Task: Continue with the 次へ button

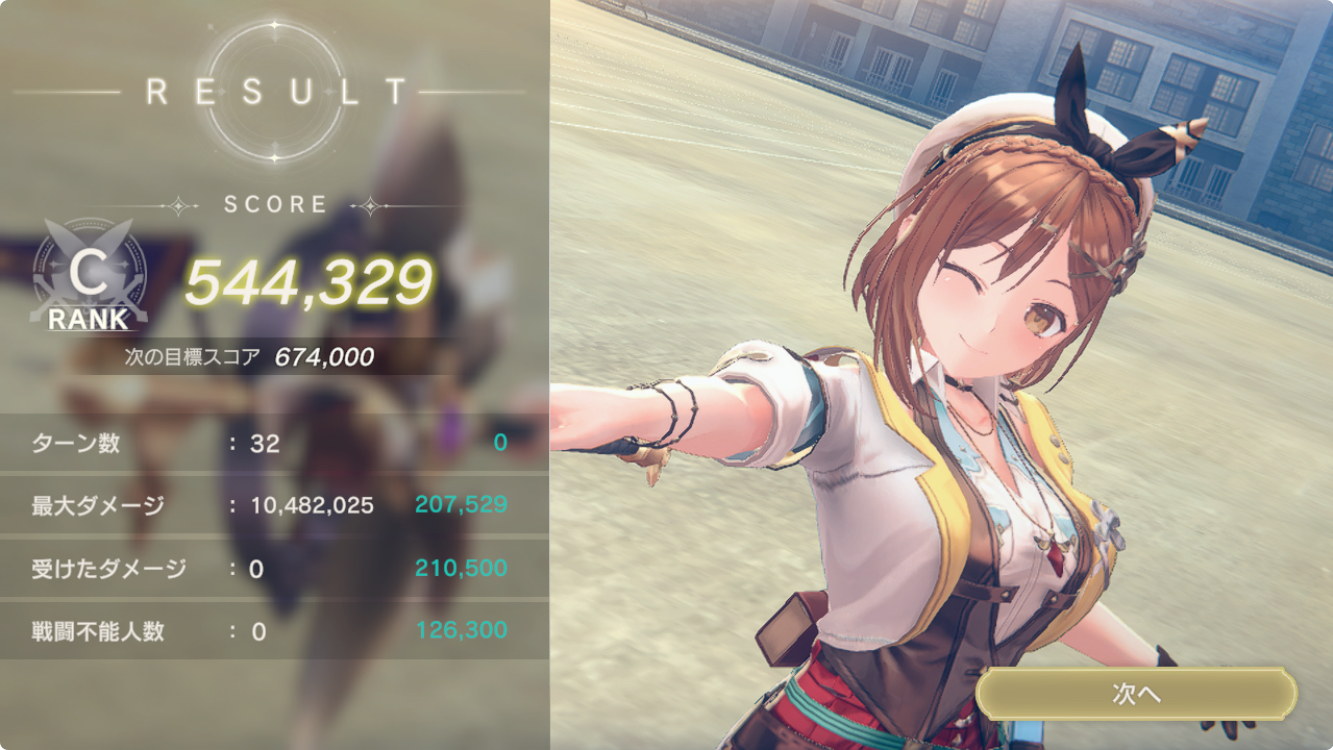Action: 1136,694
